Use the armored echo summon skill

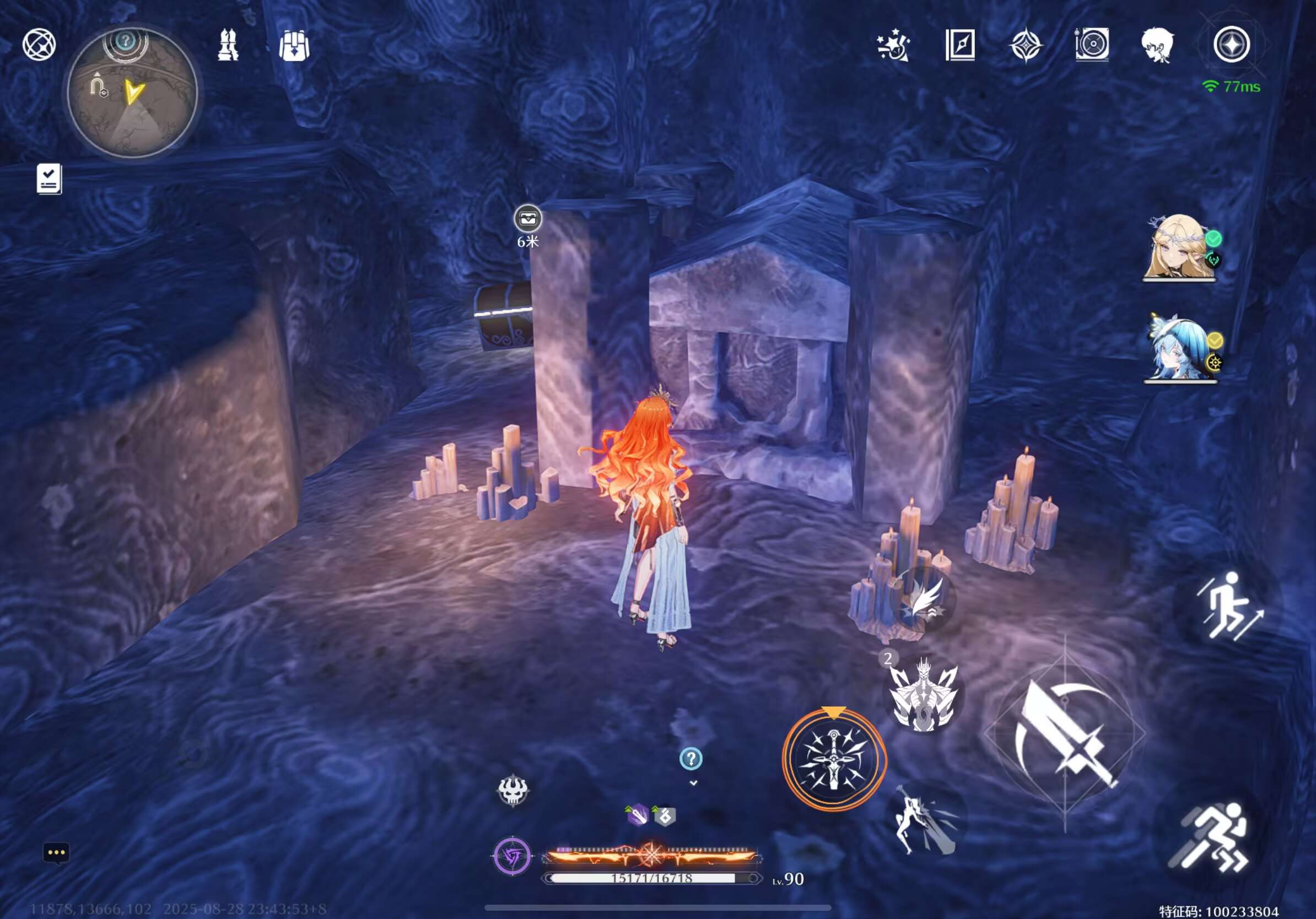click(x=923, y=695)
